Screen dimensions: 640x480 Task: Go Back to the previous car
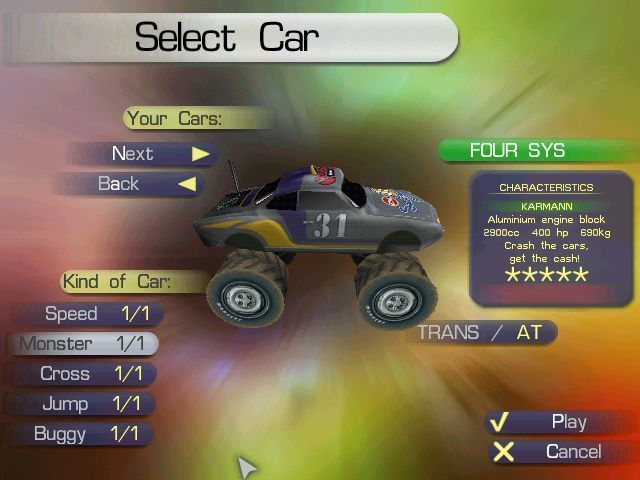tap(129, 184)
